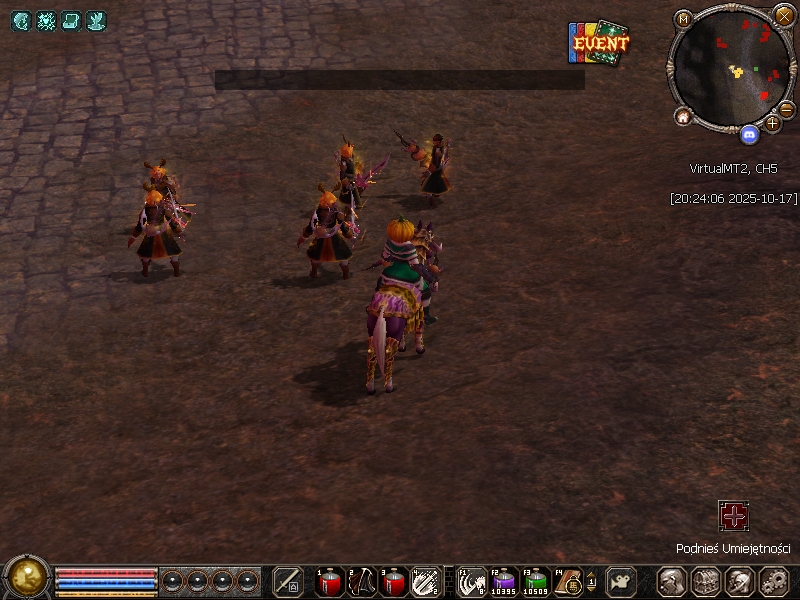Click the sword attack mode button

click(288, 581)
